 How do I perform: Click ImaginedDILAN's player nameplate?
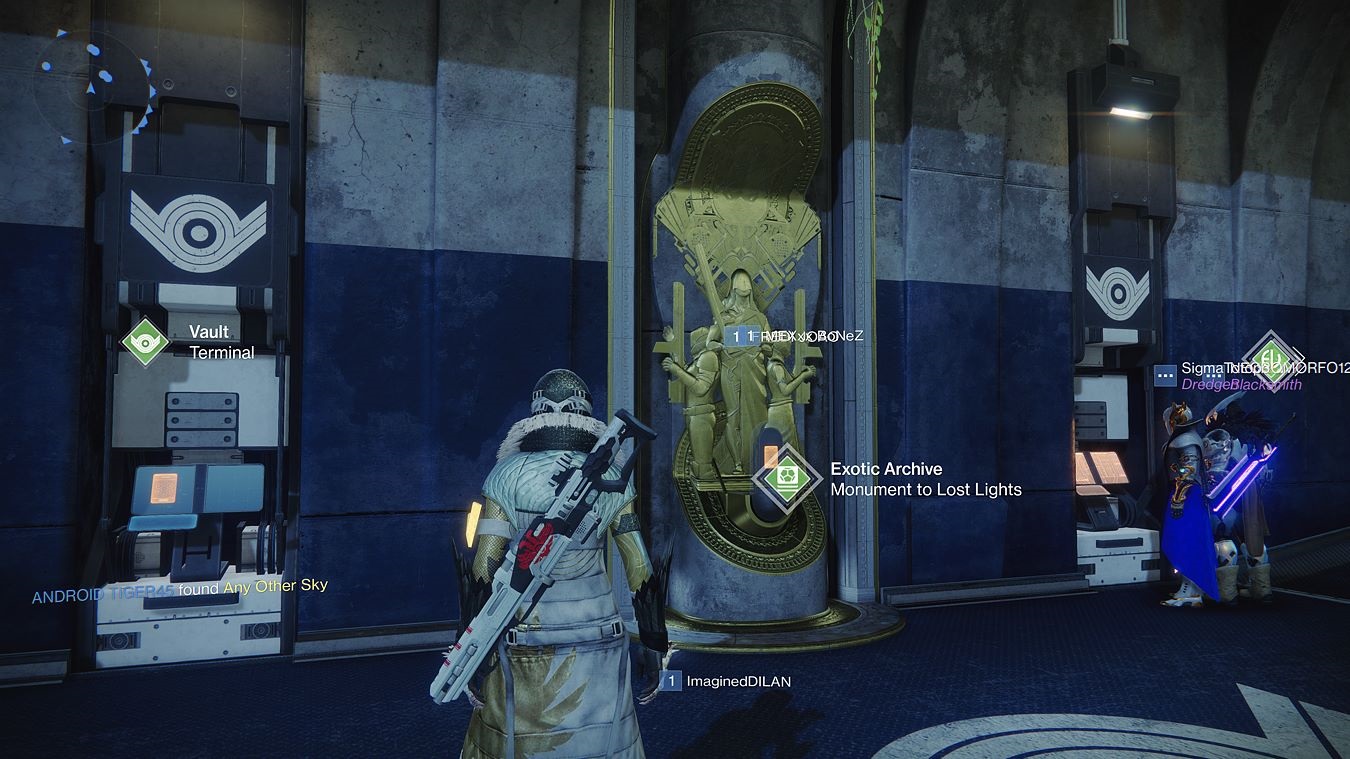pos(737,681)
